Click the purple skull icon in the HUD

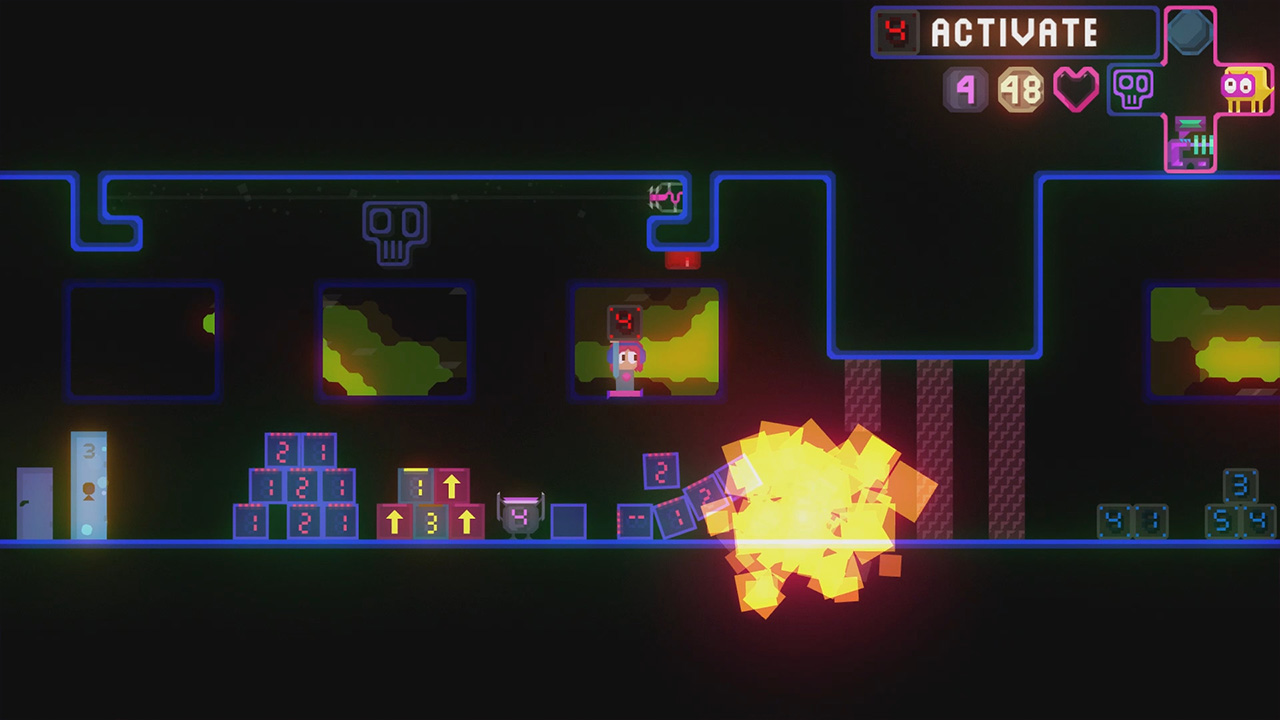pos(1134,91)
